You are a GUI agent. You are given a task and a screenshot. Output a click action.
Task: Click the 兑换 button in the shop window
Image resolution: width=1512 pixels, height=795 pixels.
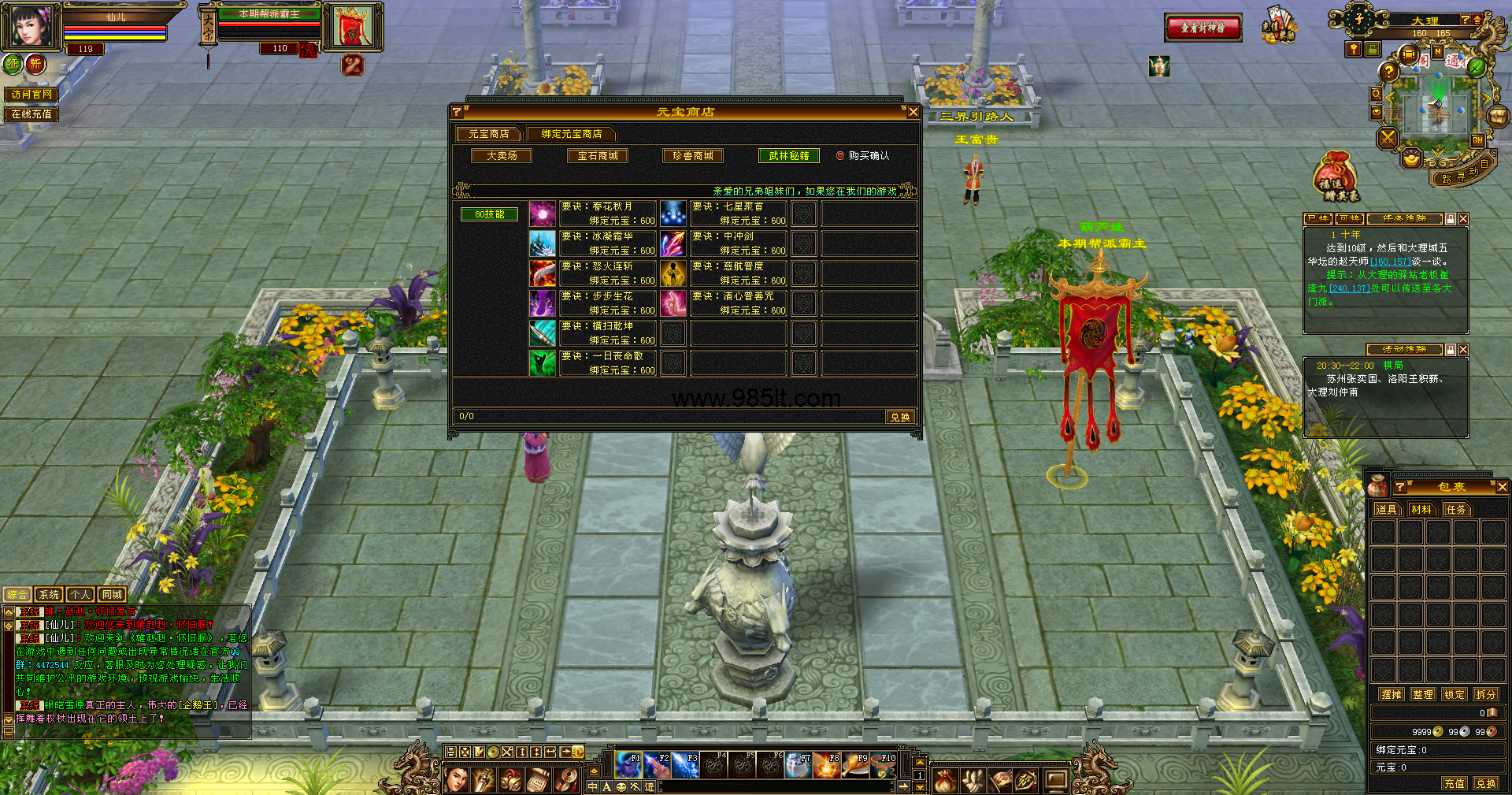[899, 417]
